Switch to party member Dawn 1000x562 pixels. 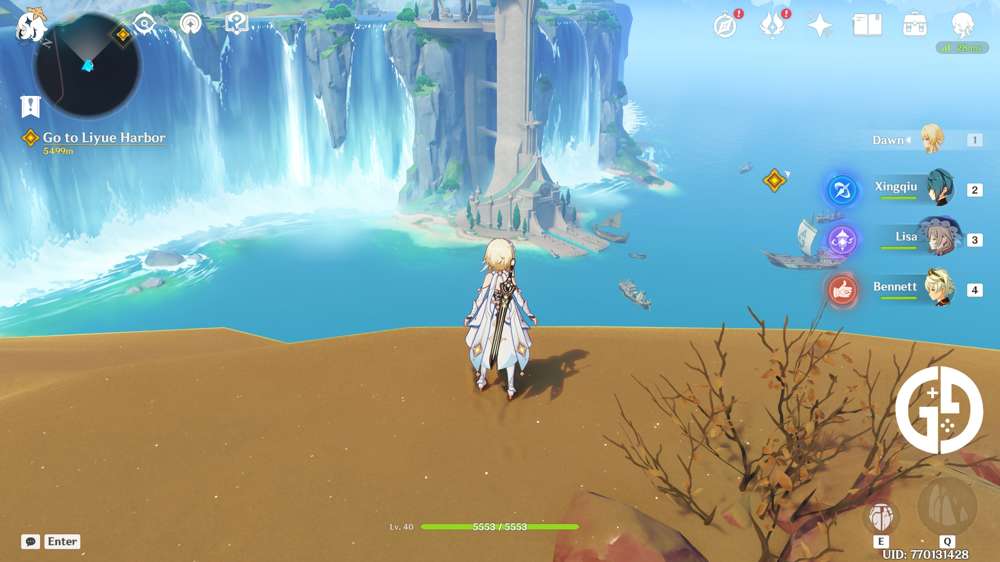(x=931, y=140)
